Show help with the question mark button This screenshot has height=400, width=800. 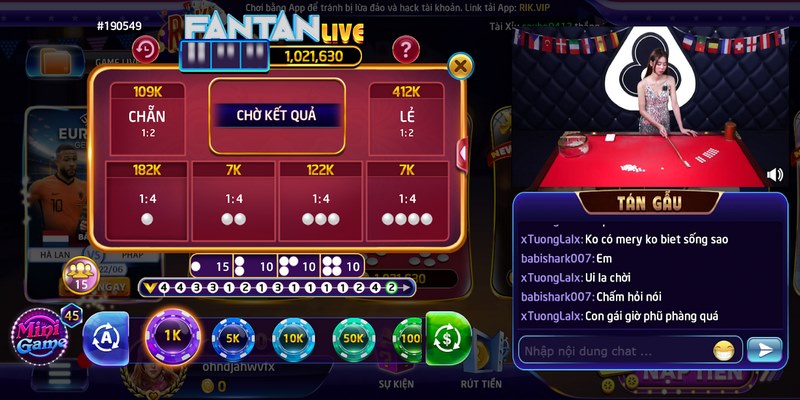click(404, 48)
